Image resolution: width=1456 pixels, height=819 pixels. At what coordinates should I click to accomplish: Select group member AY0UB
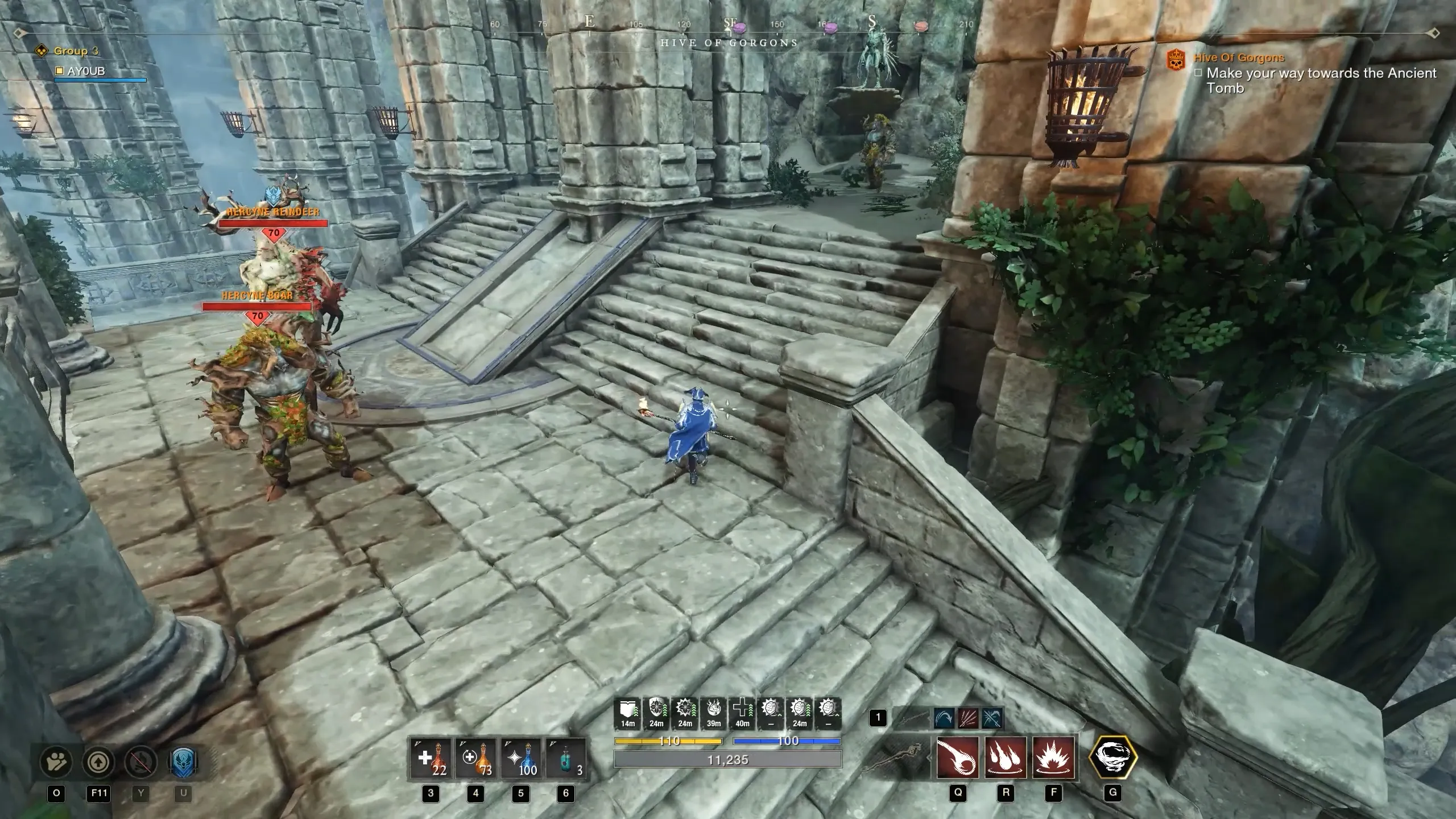(85, 72)
